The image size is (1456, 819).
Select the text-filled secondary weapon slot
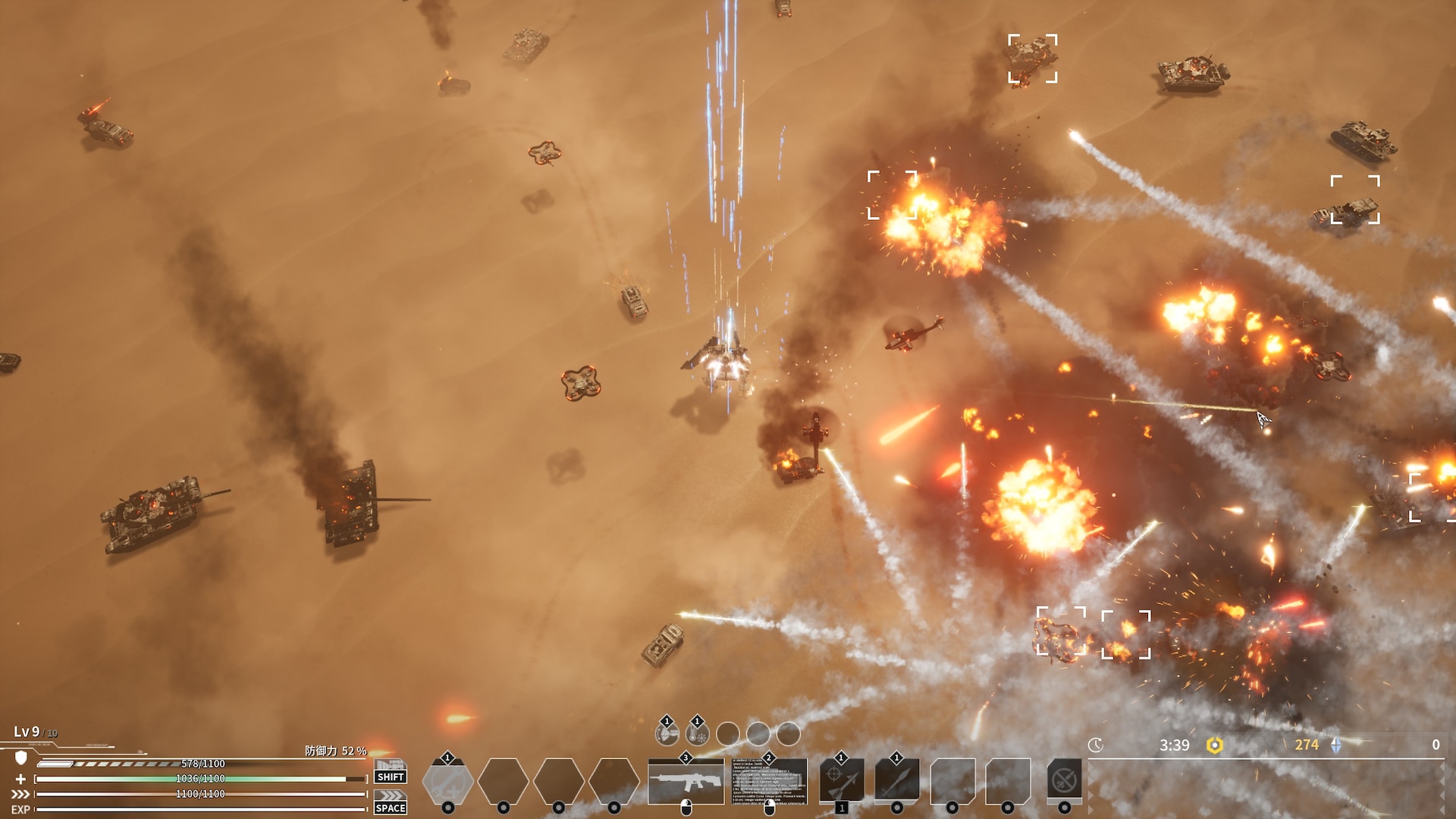(x=769, y=781)
